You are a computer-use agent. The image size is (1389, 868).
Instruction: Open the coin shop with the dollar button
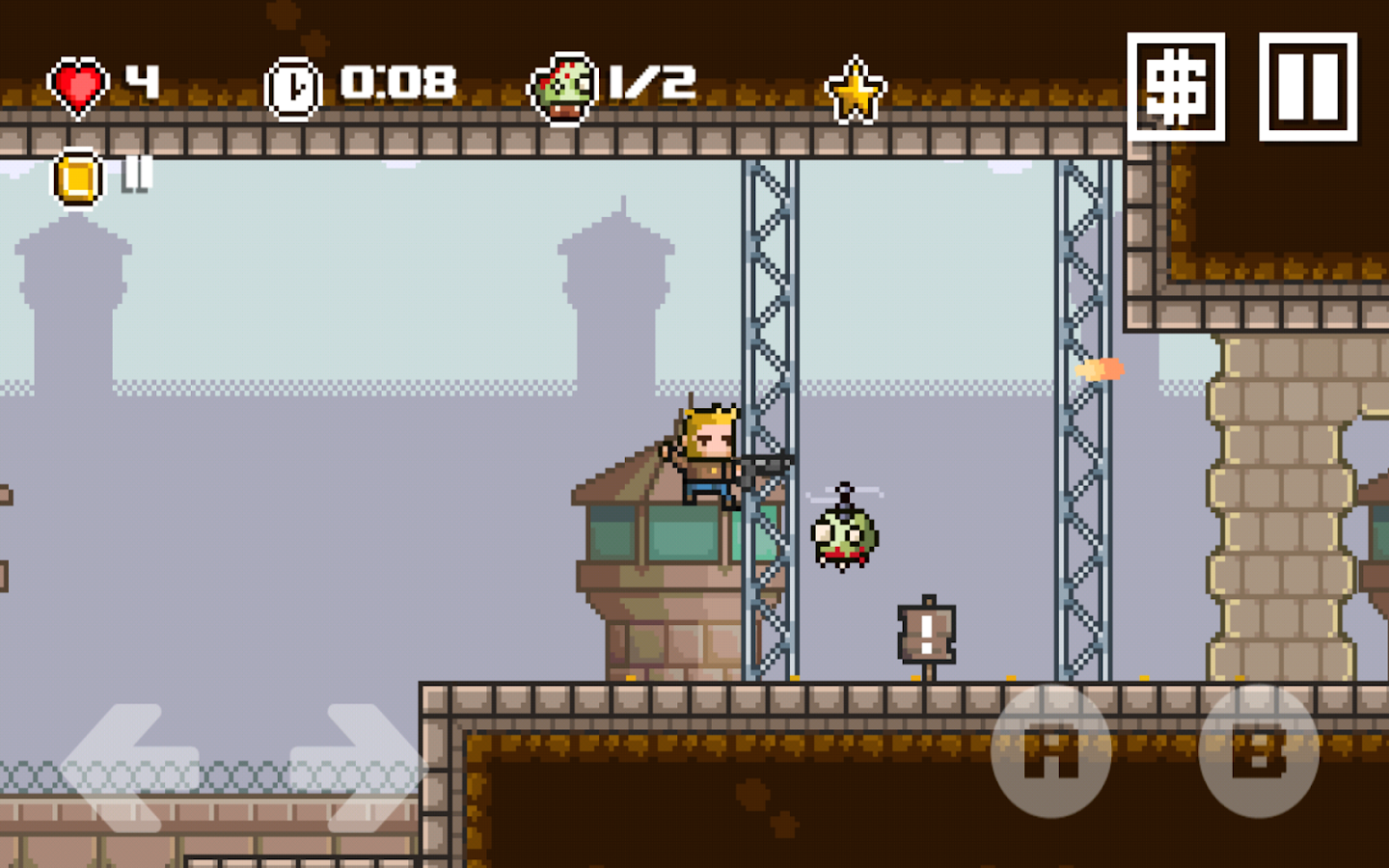[x=1179, y=85]
